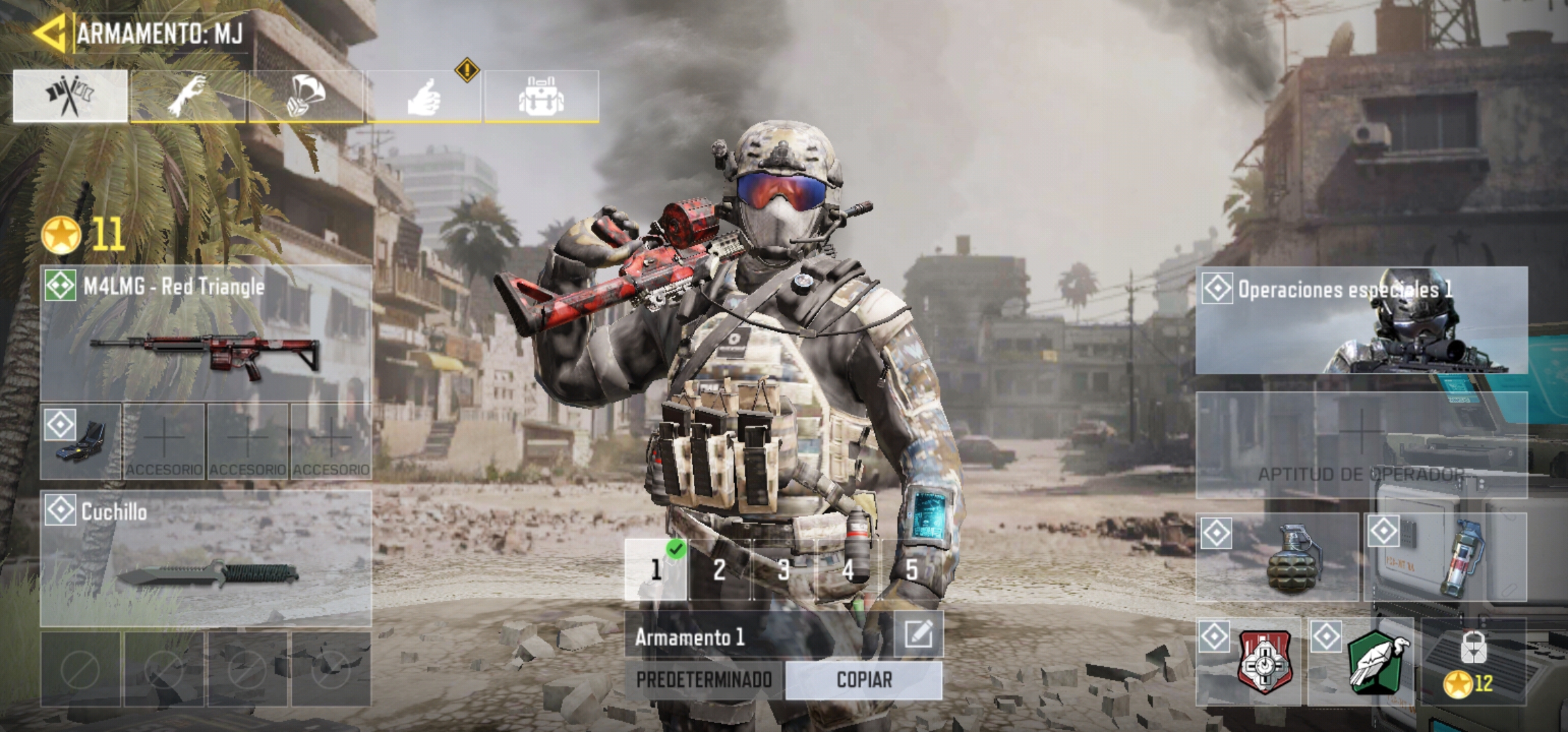The height and width of the screenshot is (732, 1568).
Task: Open the thumbs-up emote tab
Action: (424, 96)
